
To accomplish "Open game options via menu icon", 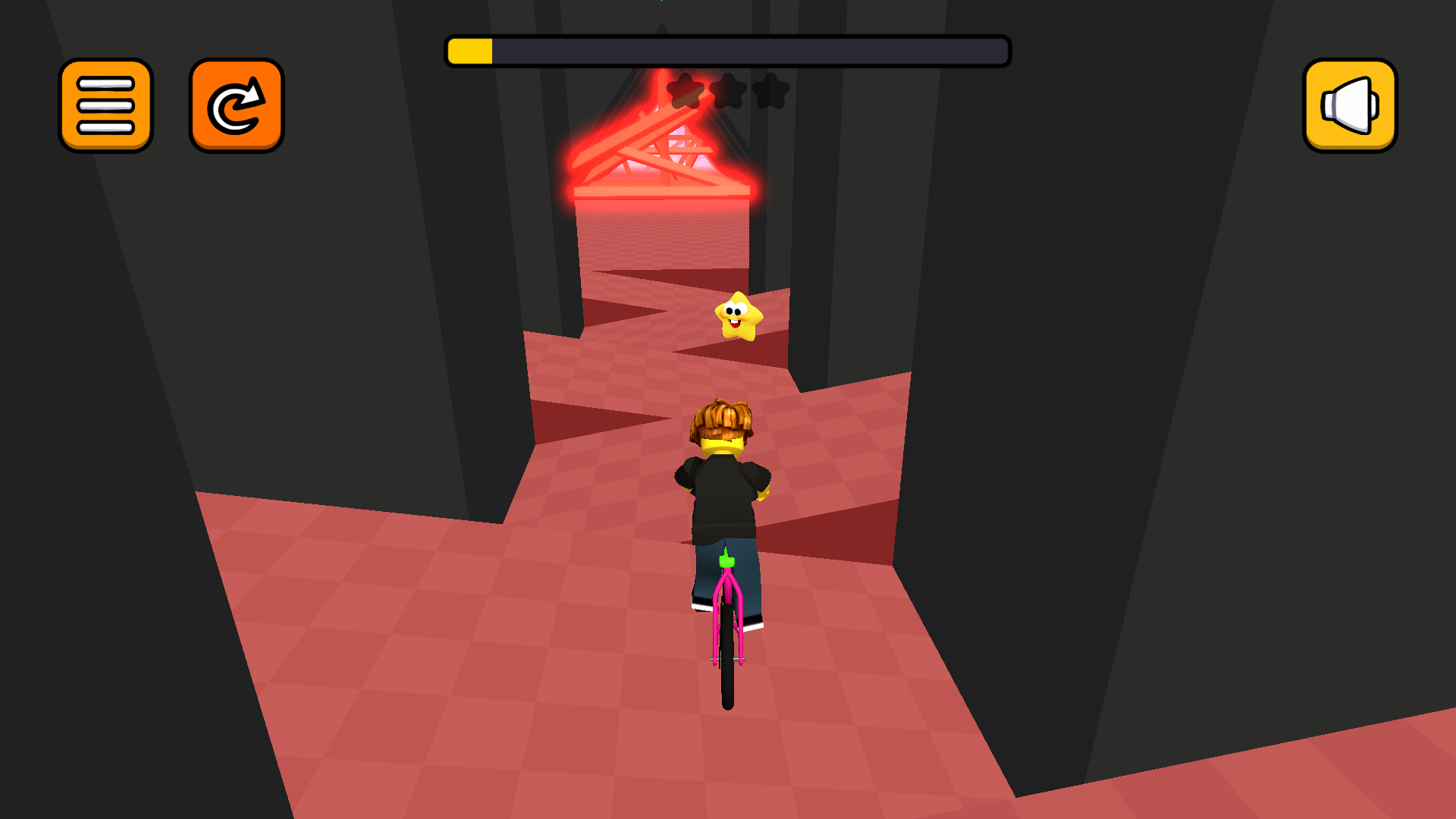I will [x=105, y=106].
